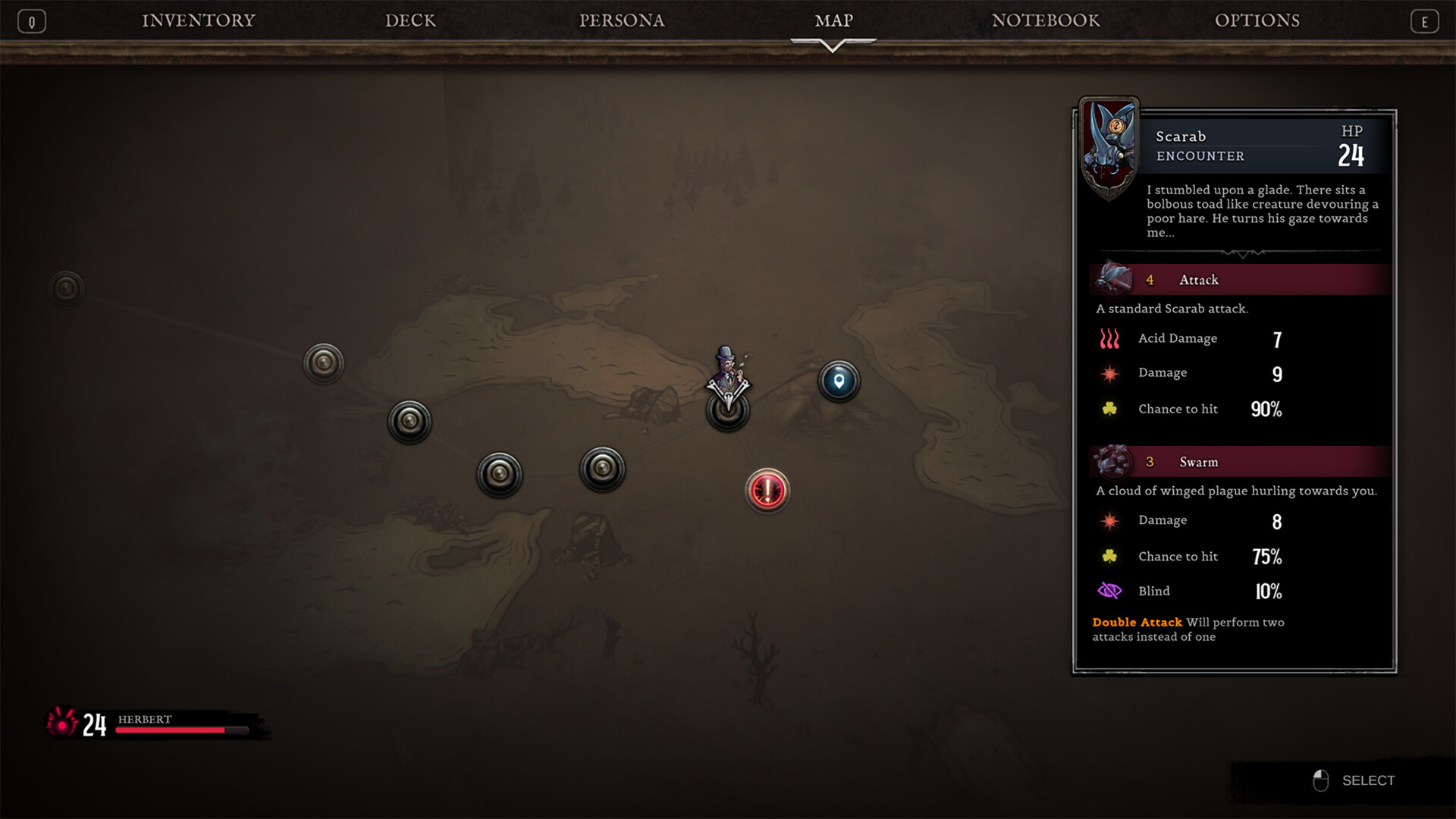Select the leftmost visited map node
The image size is (1456, 819).
point(67,288)
